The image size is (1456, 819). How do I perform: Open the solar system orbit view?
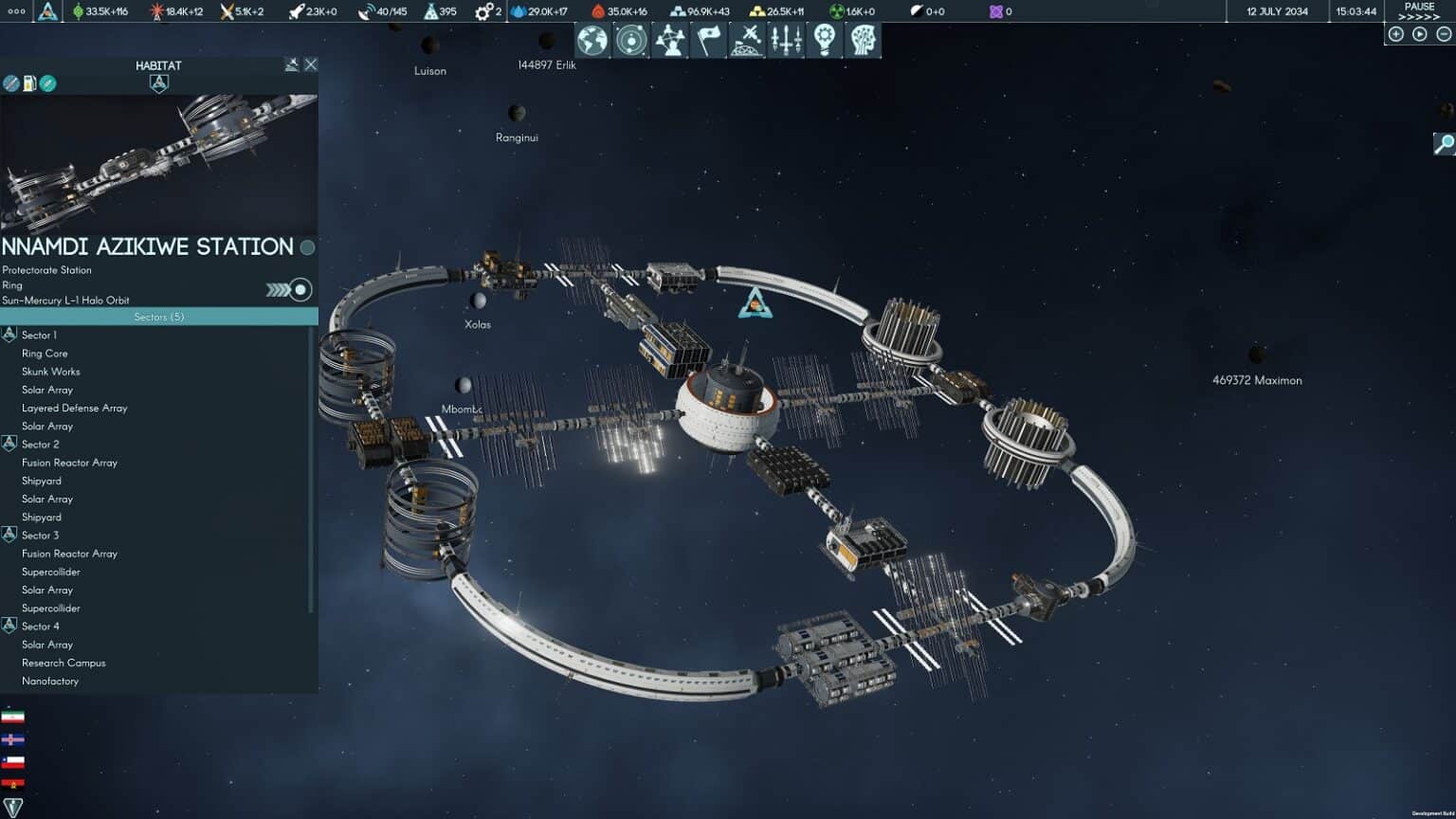coord(631,41)
